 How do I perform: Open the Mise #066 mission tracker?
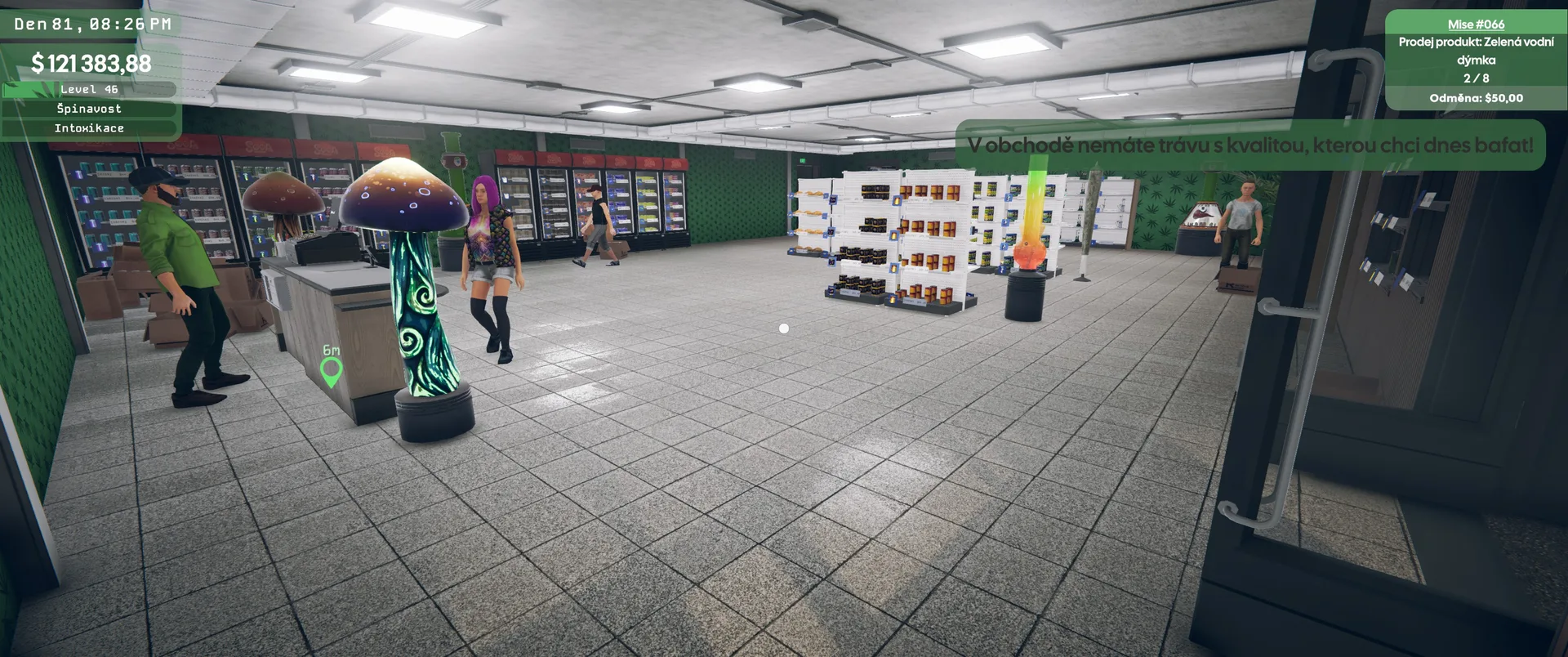click(1476, 25)
